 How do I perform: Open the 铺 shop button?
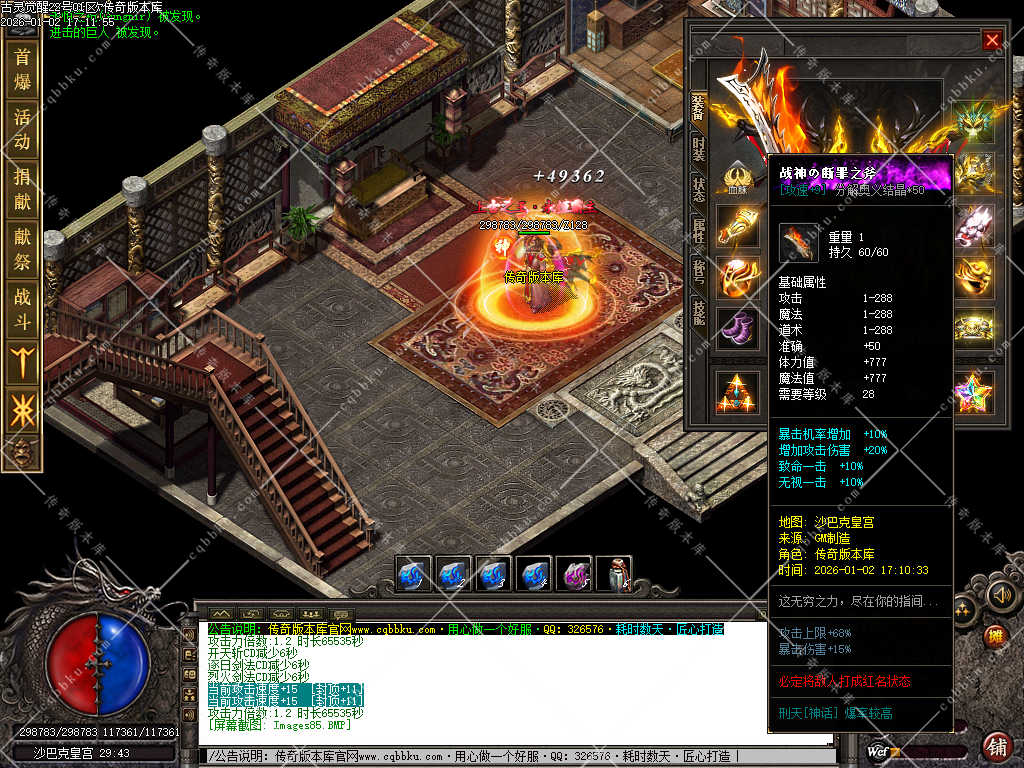pos(997,746)
